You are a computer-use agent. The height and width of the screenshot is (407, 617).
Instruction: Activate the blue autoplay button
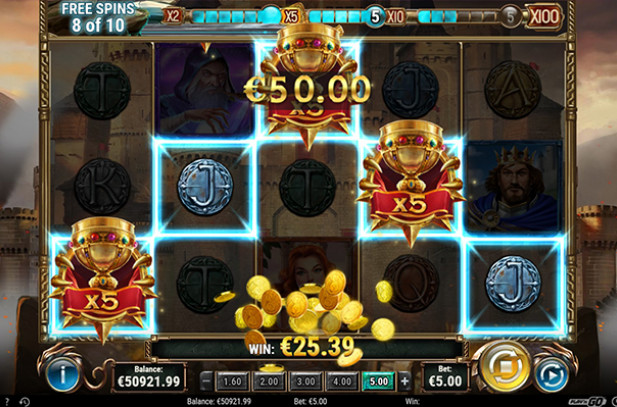[x=548, y=376]
